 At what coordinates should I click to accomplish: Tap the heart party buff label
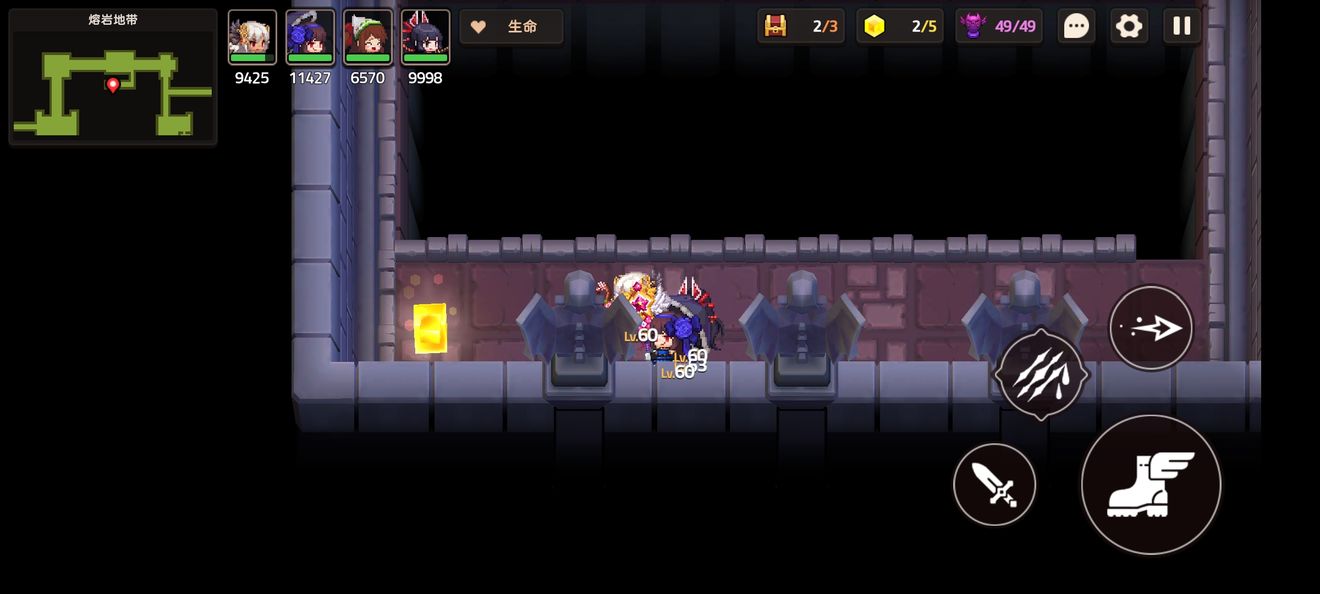tap(511, 27)
